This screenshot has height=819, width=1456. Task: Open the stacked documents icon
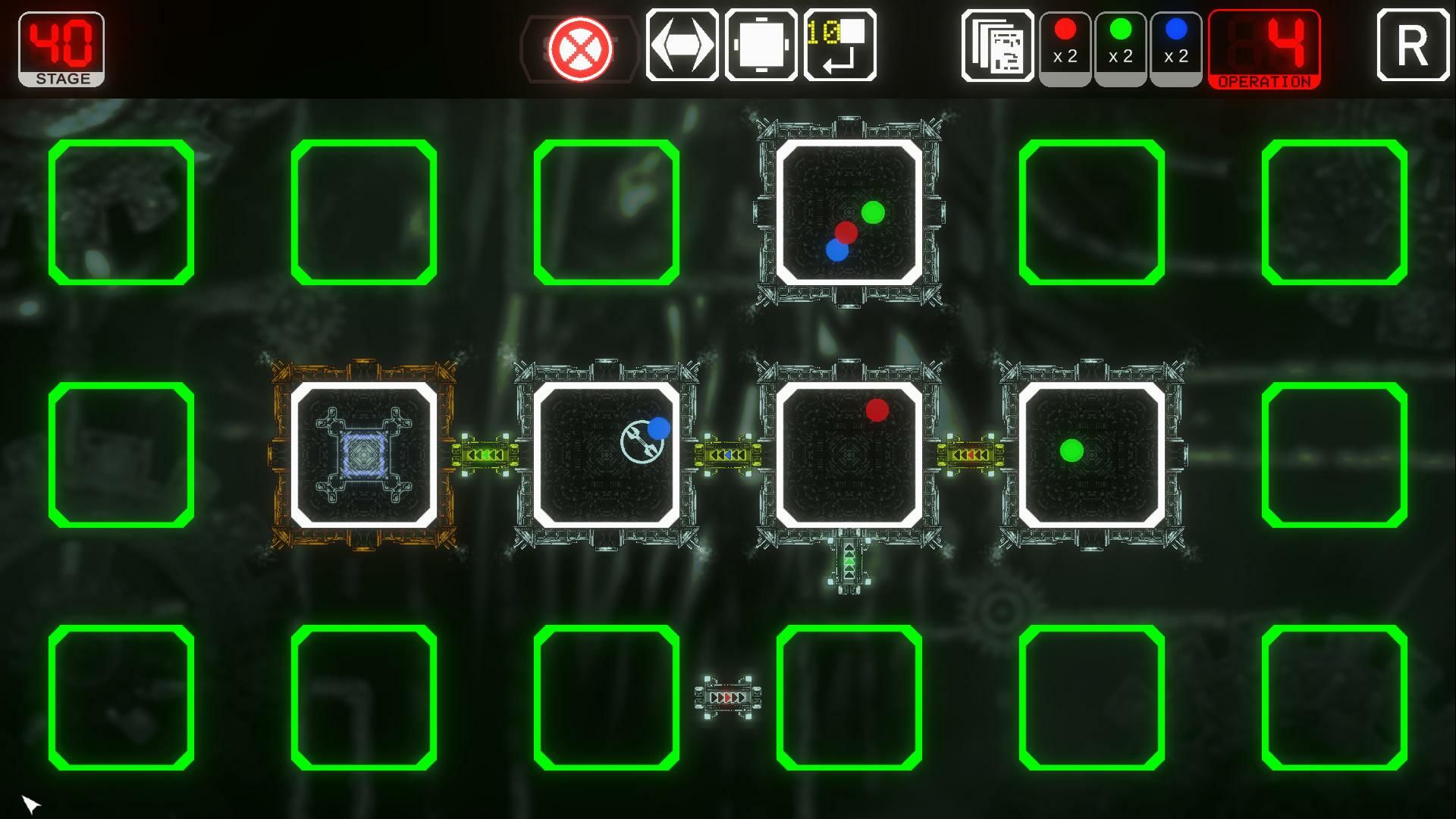(997, 45)
